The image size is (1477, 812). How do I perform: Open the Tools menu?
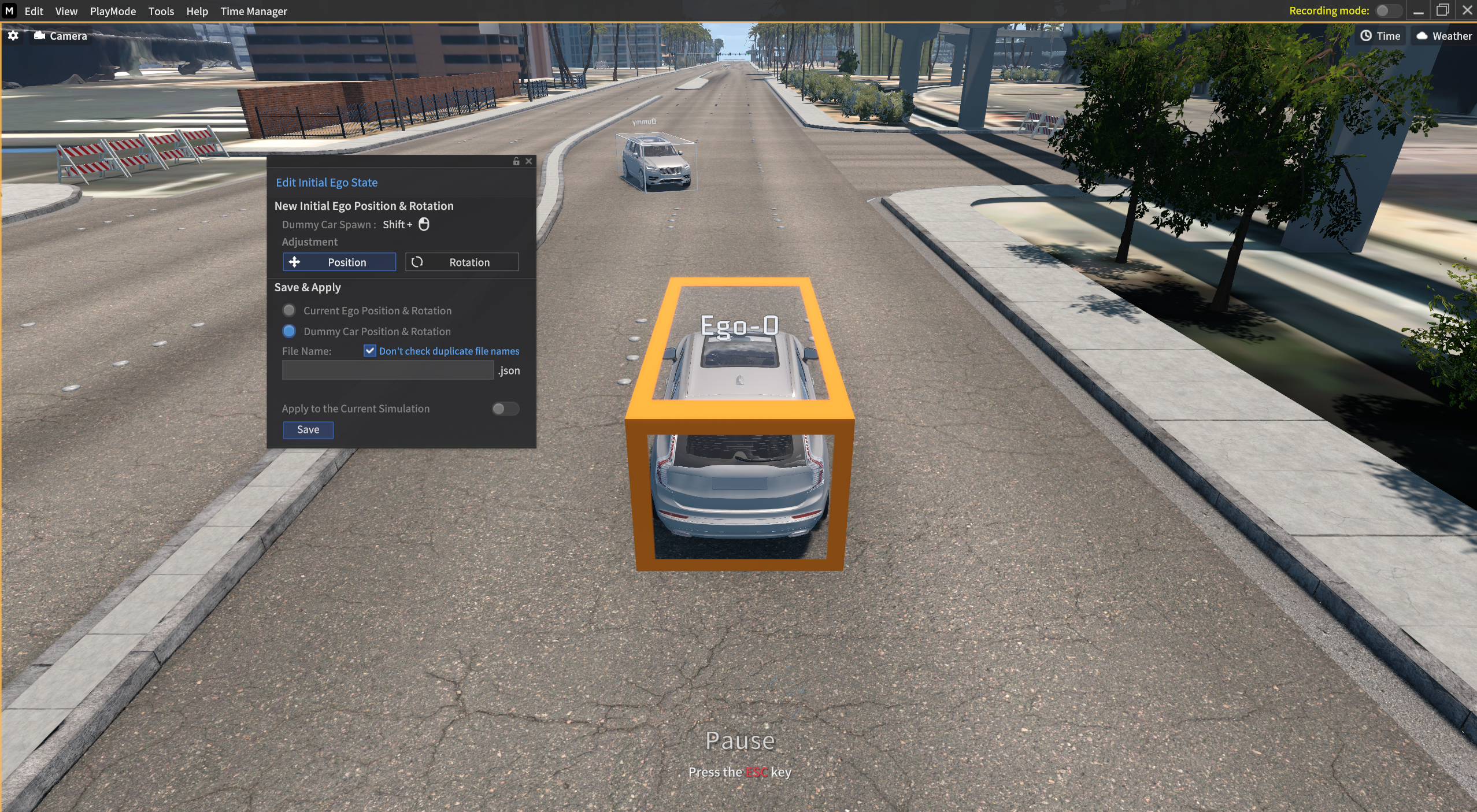pos(161,11)
